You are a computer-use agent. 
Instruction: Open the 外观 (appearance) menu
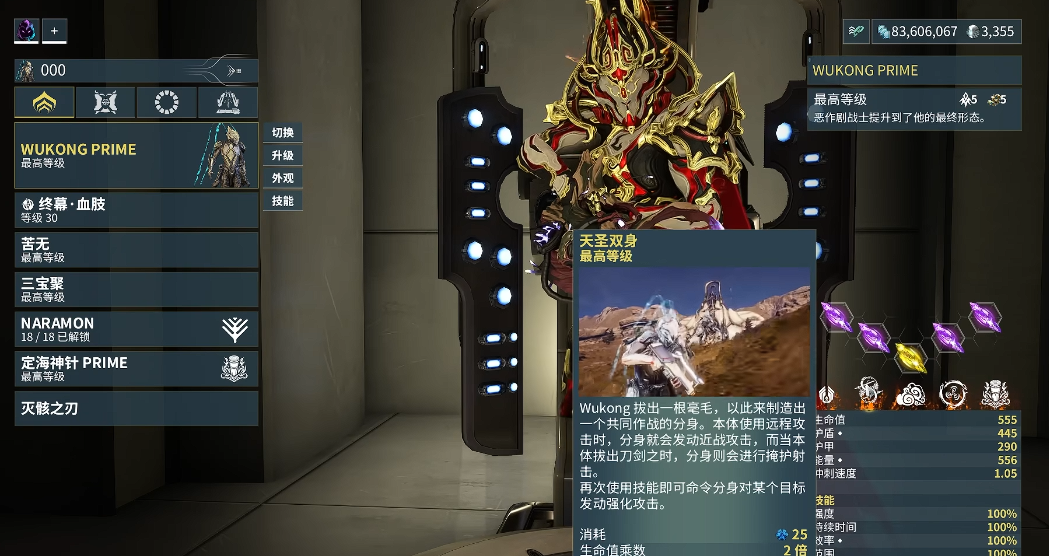tap(282, 179)
